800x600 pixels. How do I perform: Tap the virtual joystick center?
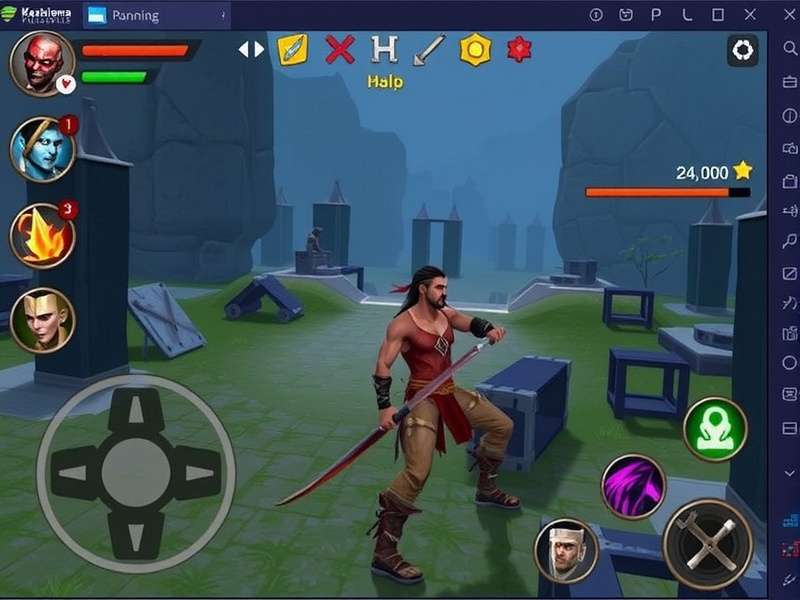(x=136, y=472)
